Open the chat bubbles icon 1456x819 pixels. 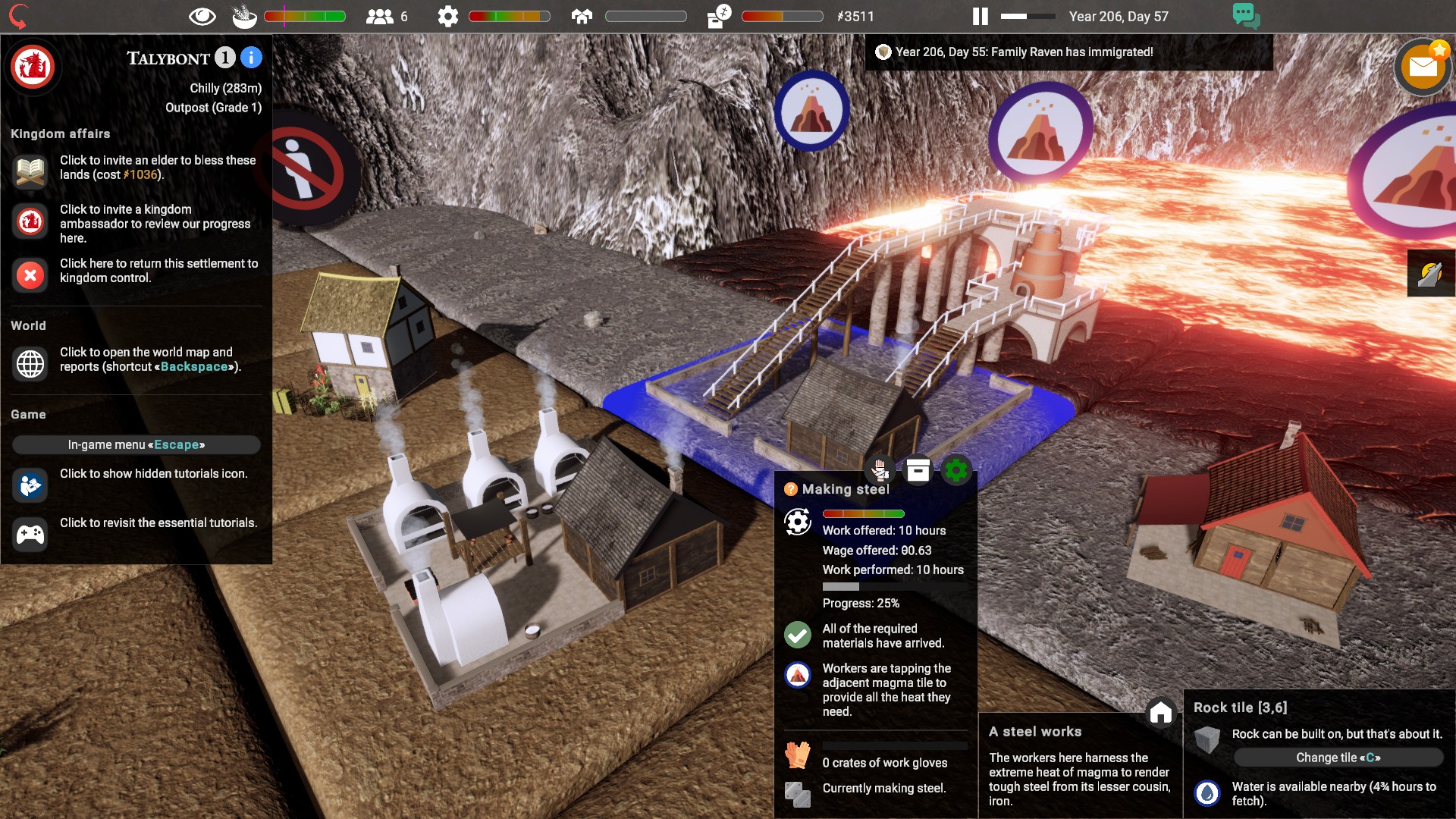coord(1246,16)
